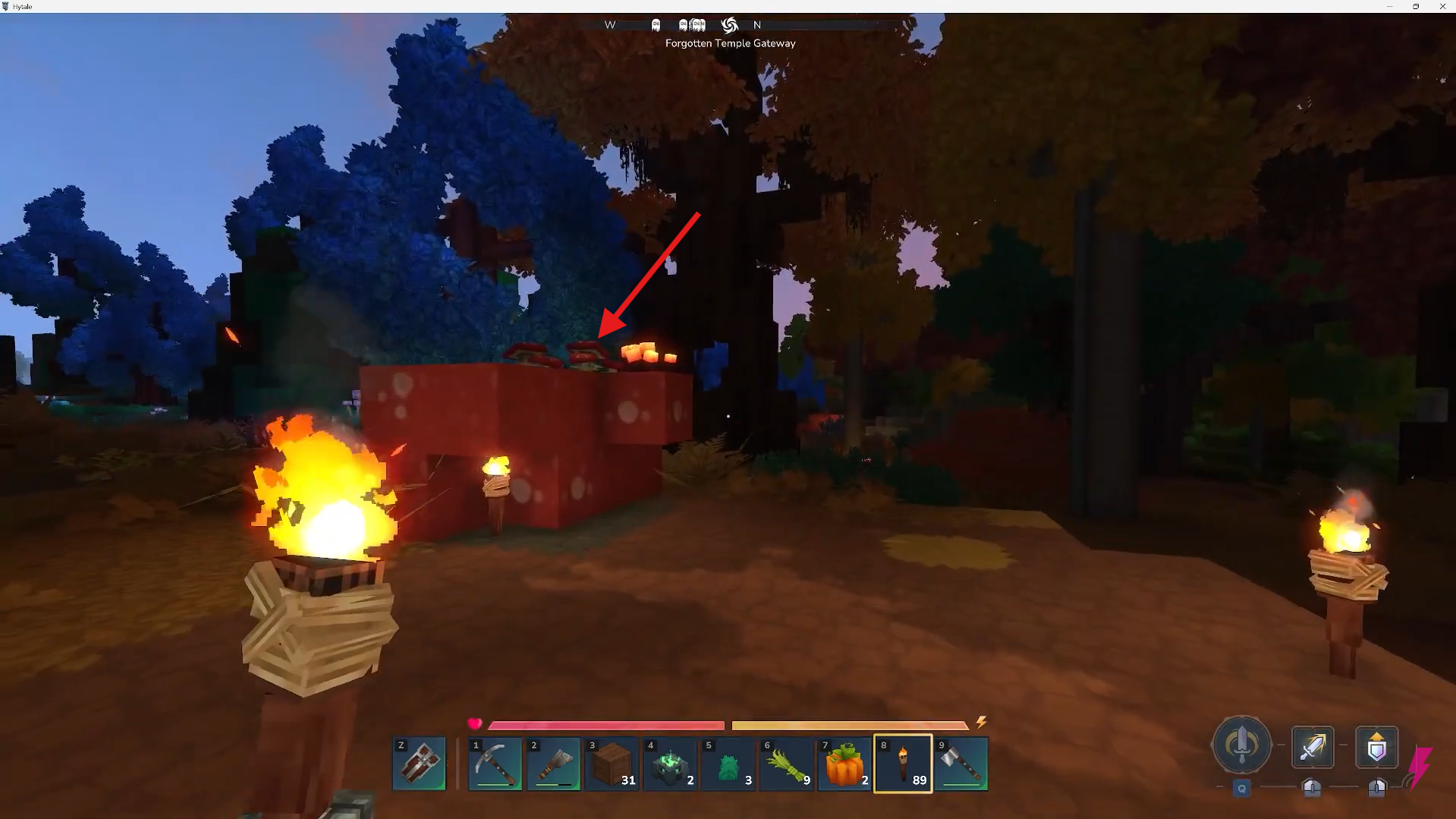This screenshot has height=819, width=1456.
Task: Click the circular sword class emblem
Action: [1241, 746]
